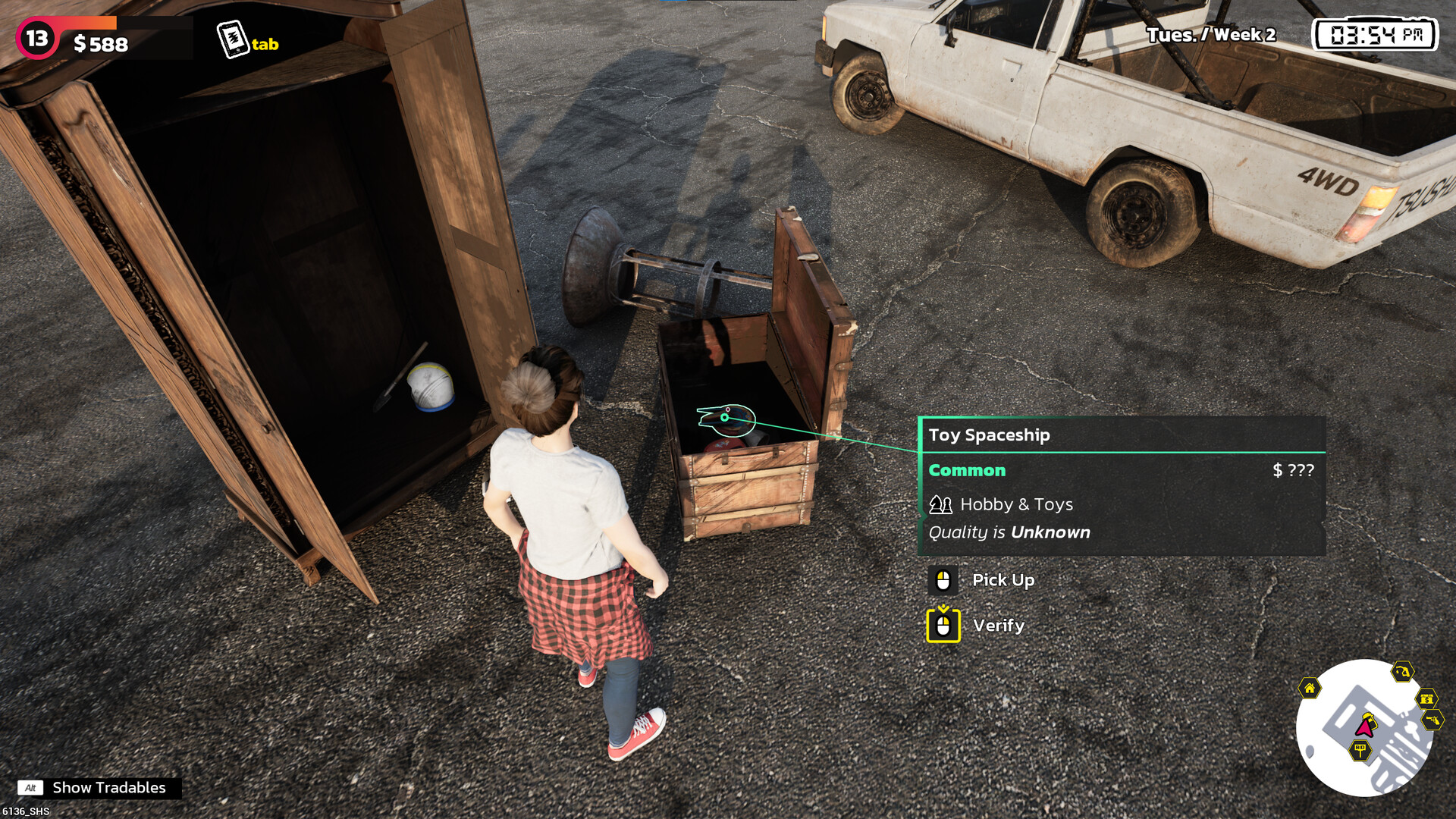The width and height of the screenshot is (1456, 819).
Task: Click the pawn shop building icon on the minimap
Action: coord(1429,698)
